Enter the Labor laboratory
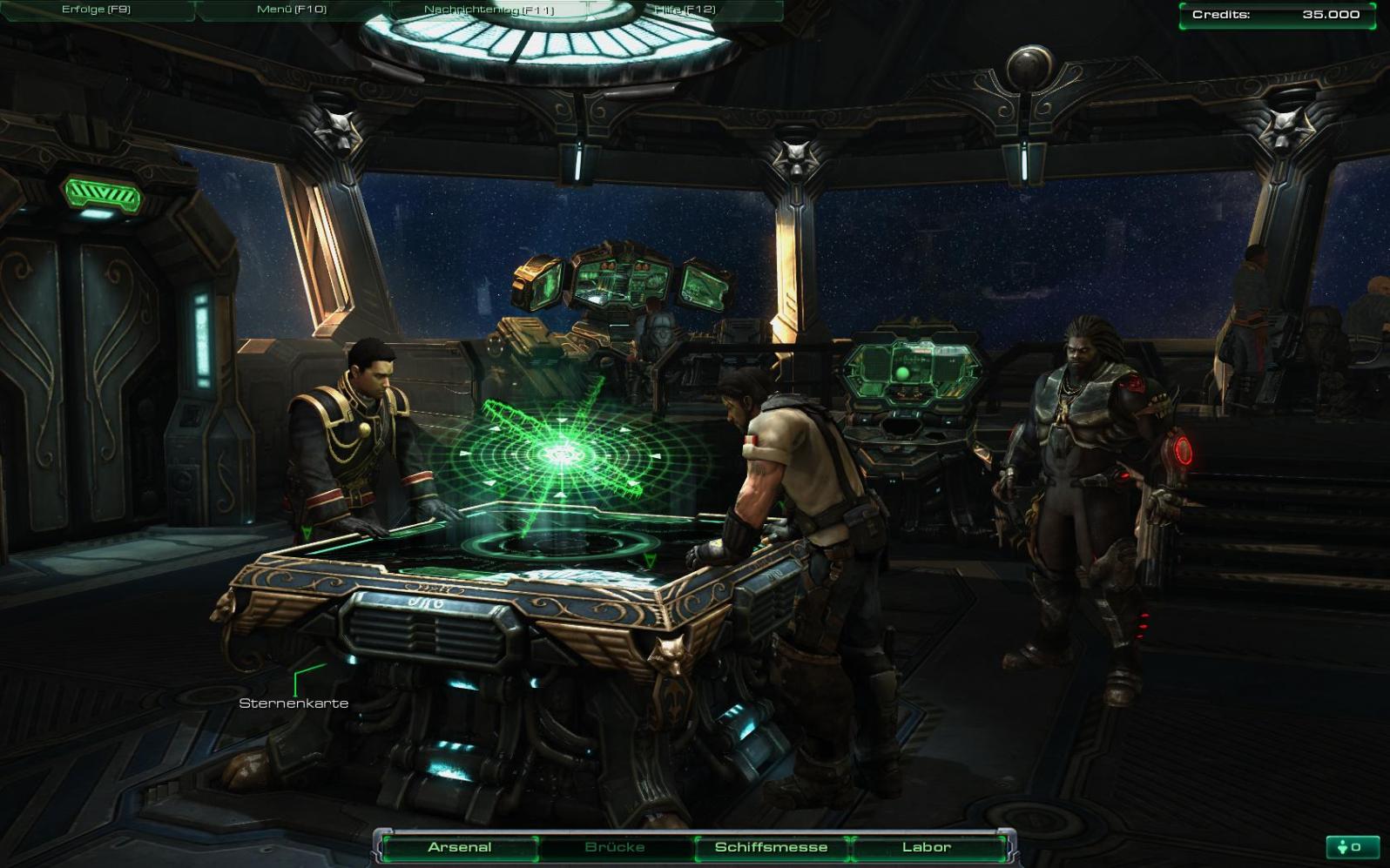This screenshot has height=868, width=1390. click(x=926, y=847)
